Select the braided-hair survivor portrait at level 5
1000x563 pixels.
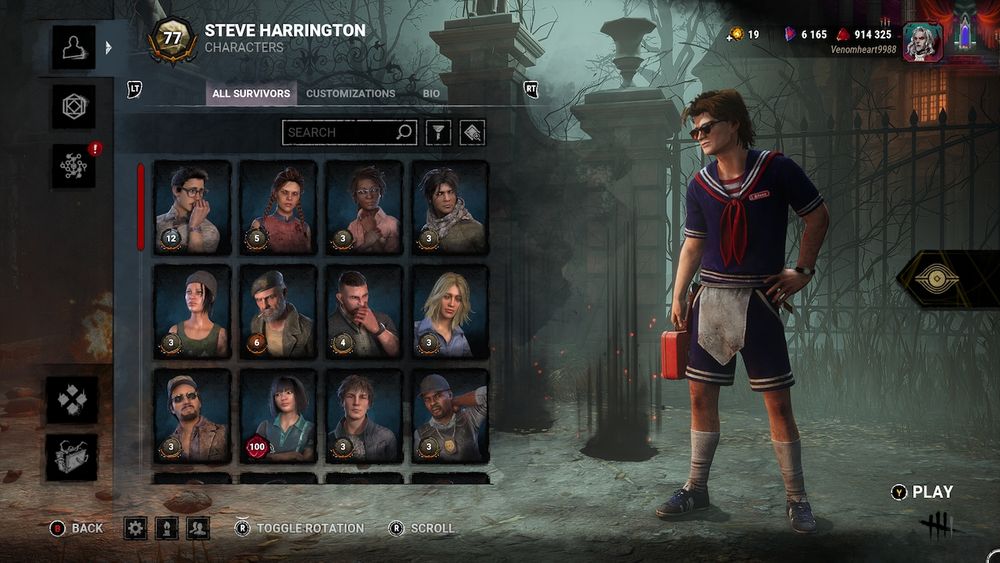coord(279,207)
